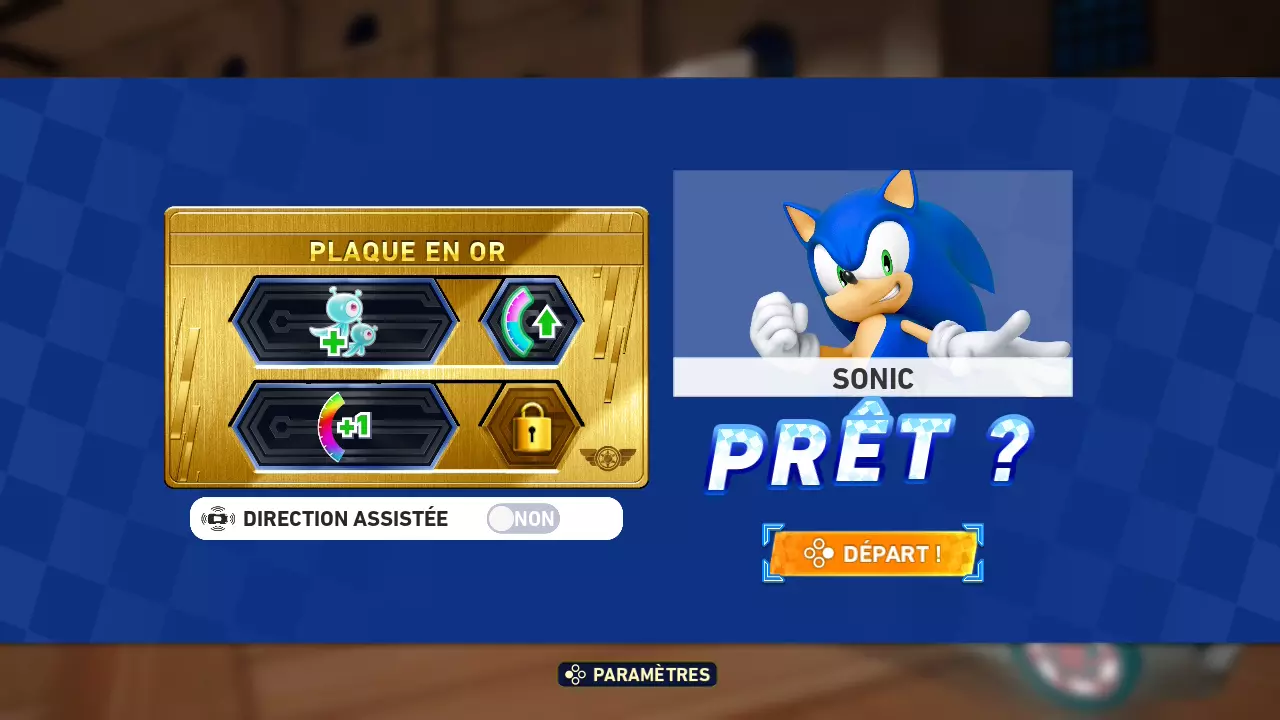The image size is (1280, 720).
Task: Click the button-cluster icon on Départ
Action: point(822,553)
